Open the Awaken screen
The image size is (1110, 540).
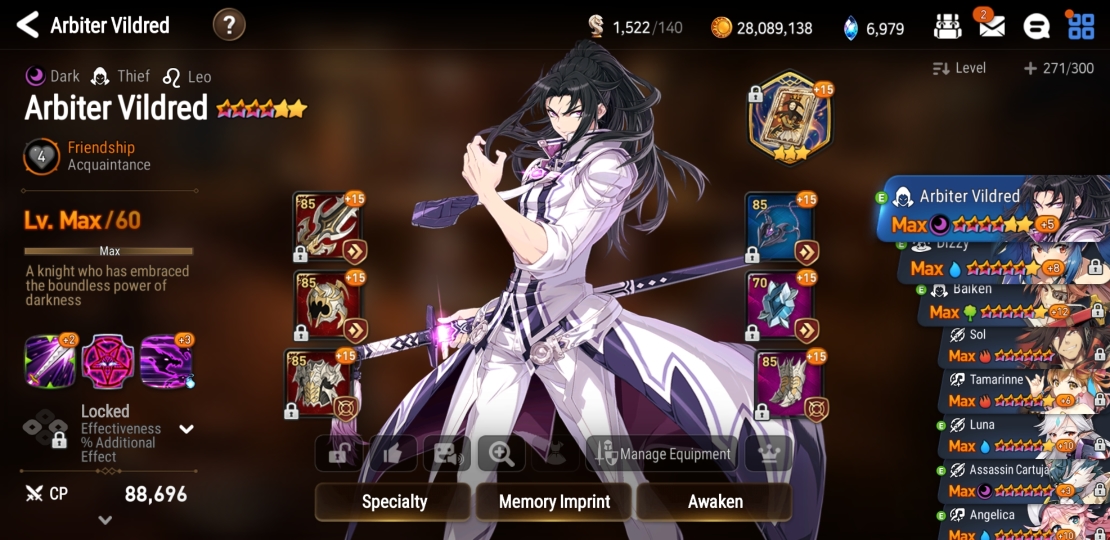tap(715, 502)
